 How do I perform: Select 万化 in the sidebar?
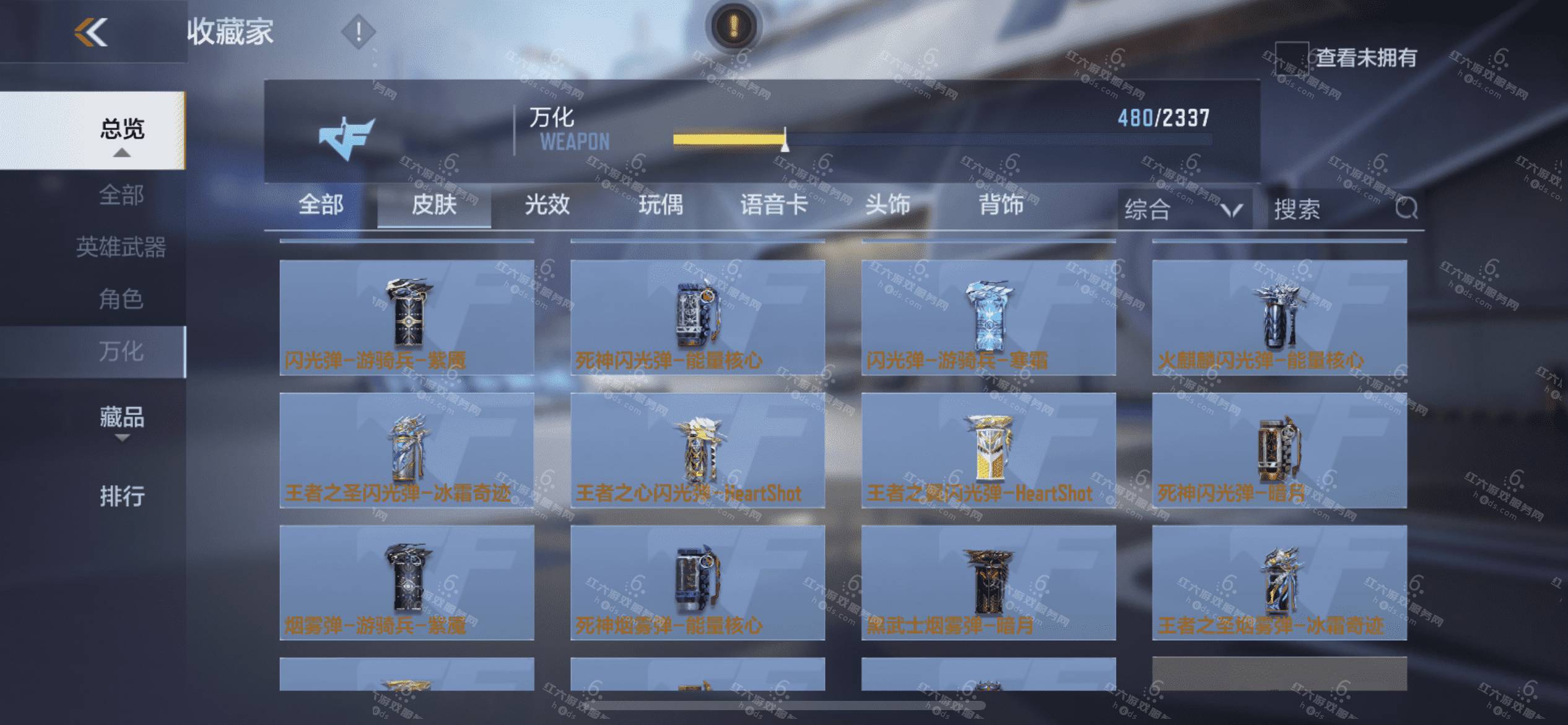point(121,351)
